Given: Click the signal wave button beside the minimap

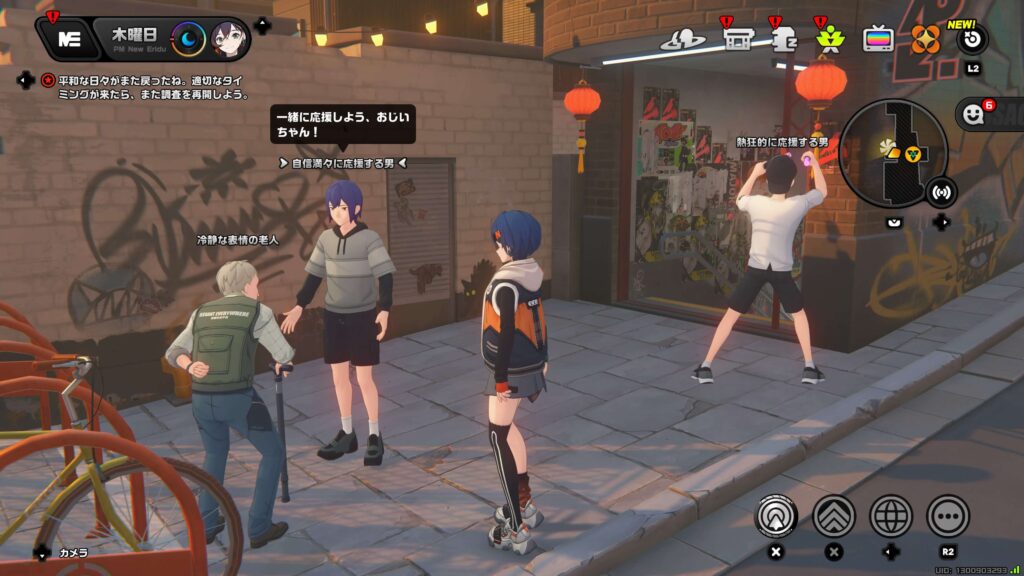Looking at the screenshot, I should 941,190.
